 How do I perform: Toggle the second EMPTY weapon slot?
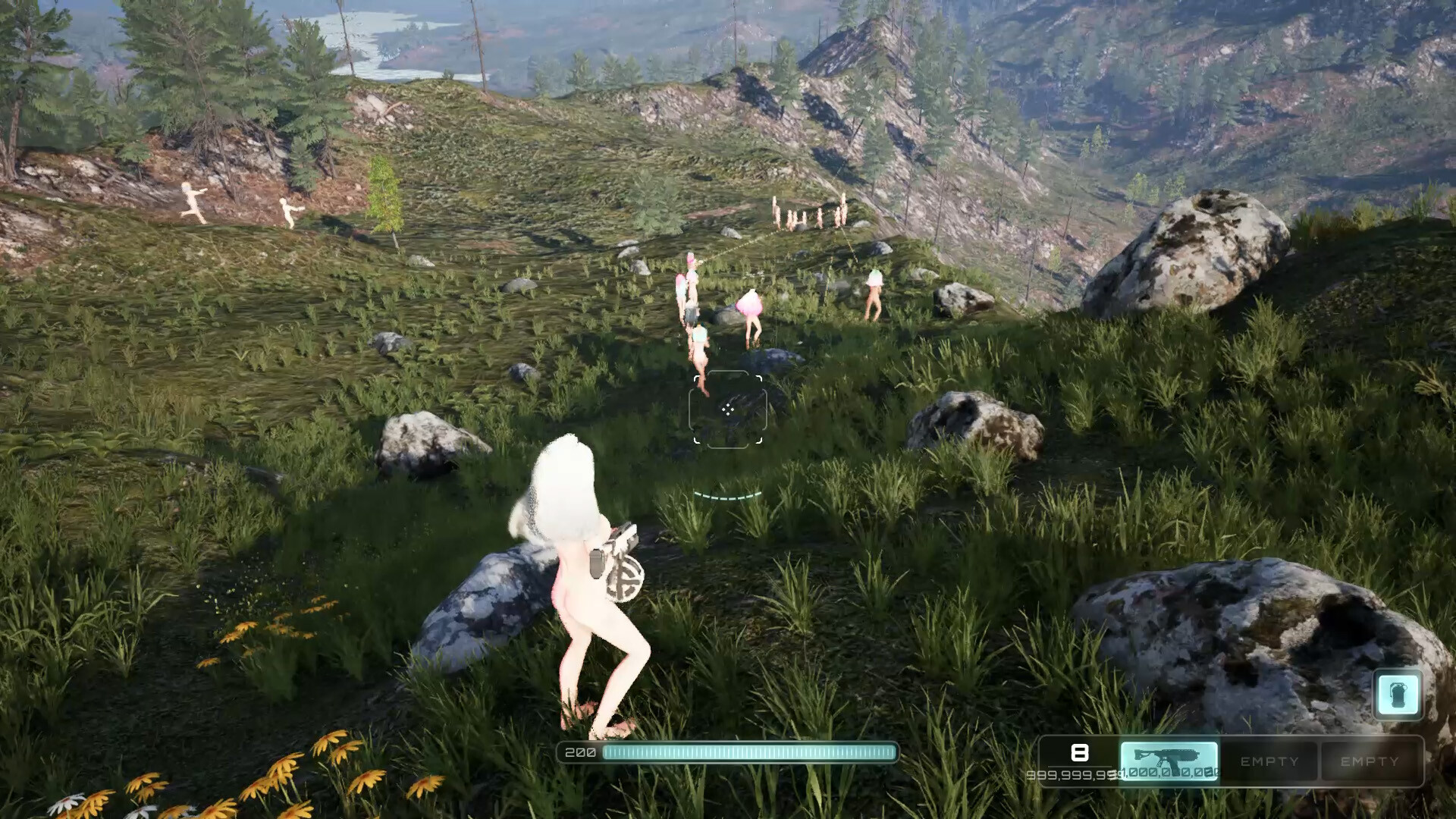(1369, 761)
